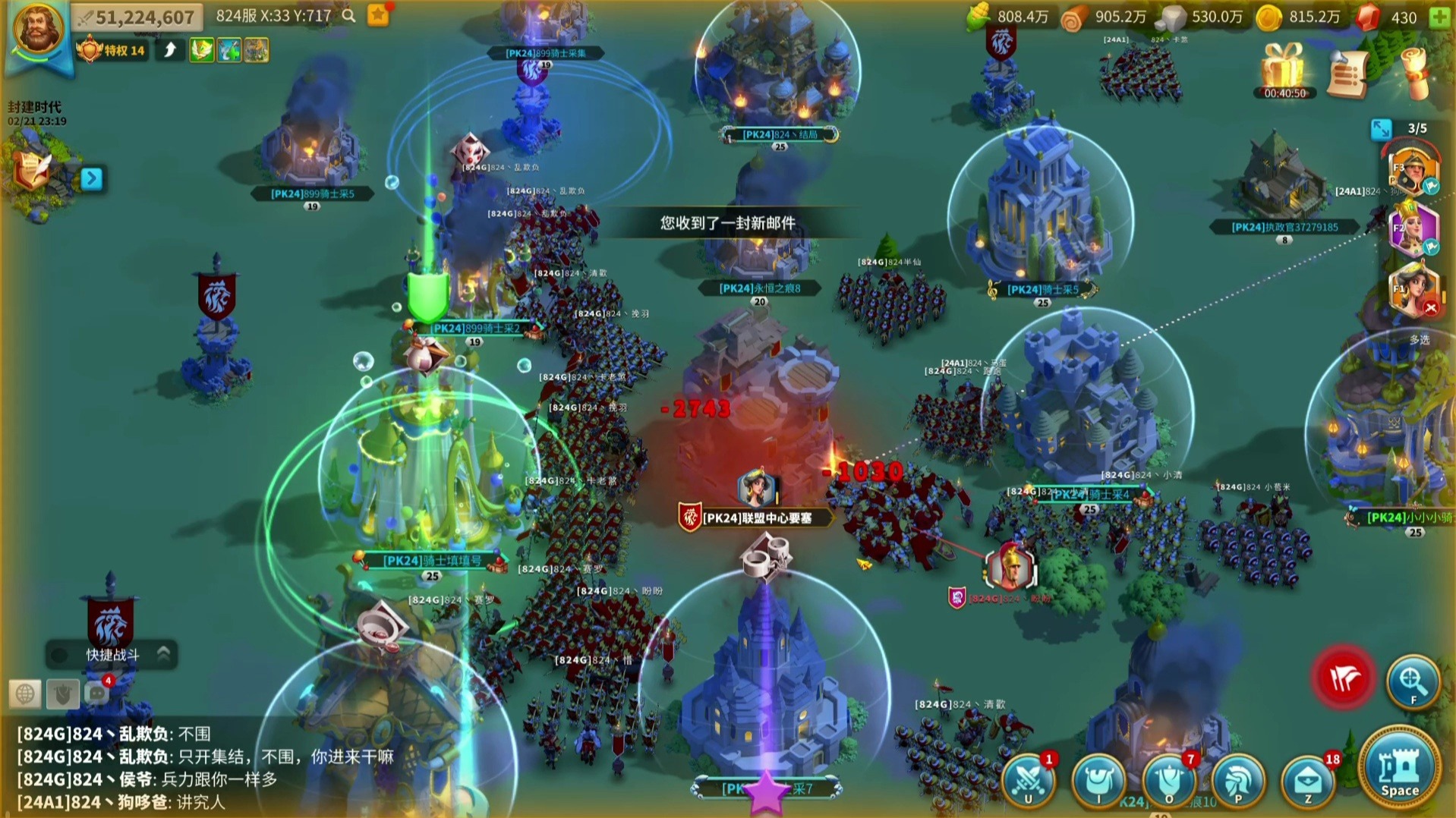Screen dimensions: 1456x818
Task: Expand the quest panel with blue arrow
Action: (91, 178)
